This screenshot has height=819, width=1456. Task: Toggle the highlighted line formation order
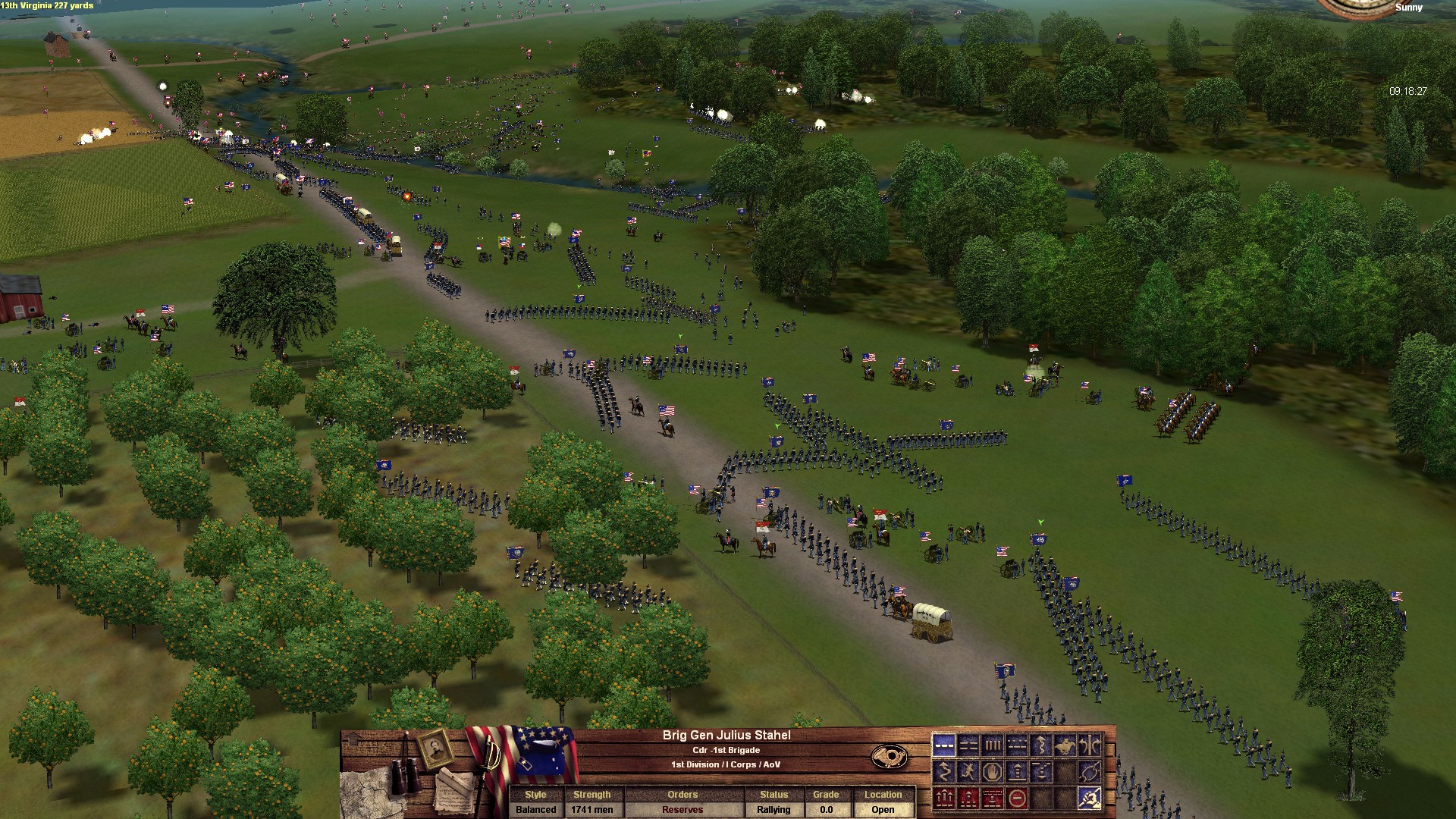(x=943, y=745)
